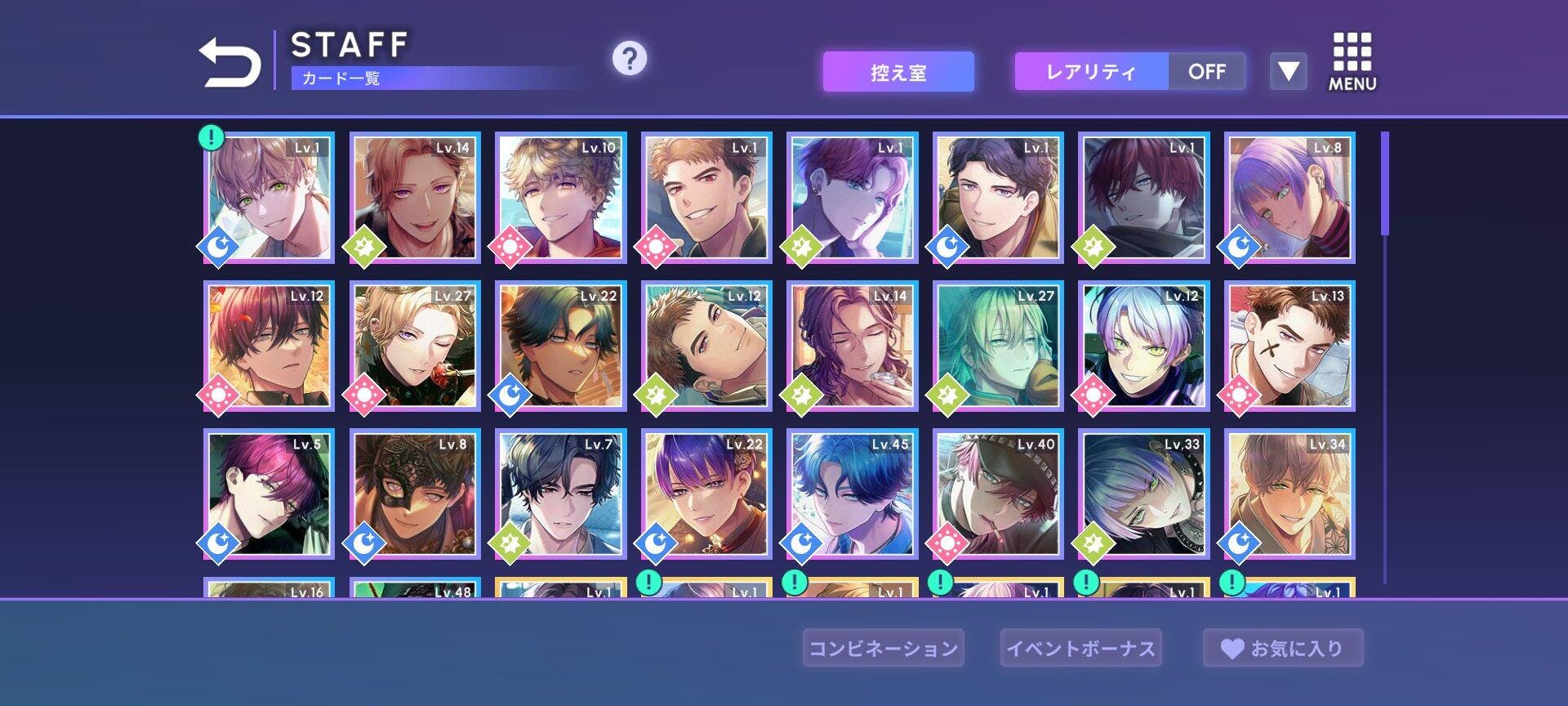Go back using the return arrow

click(229, 62)
